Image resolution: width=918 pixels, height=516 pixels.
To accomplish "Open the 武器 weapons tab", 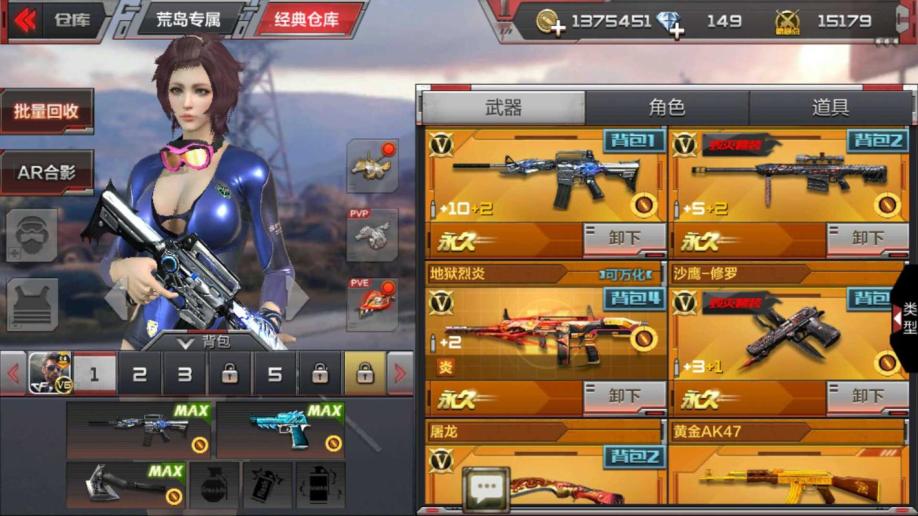I will point(503,108).
